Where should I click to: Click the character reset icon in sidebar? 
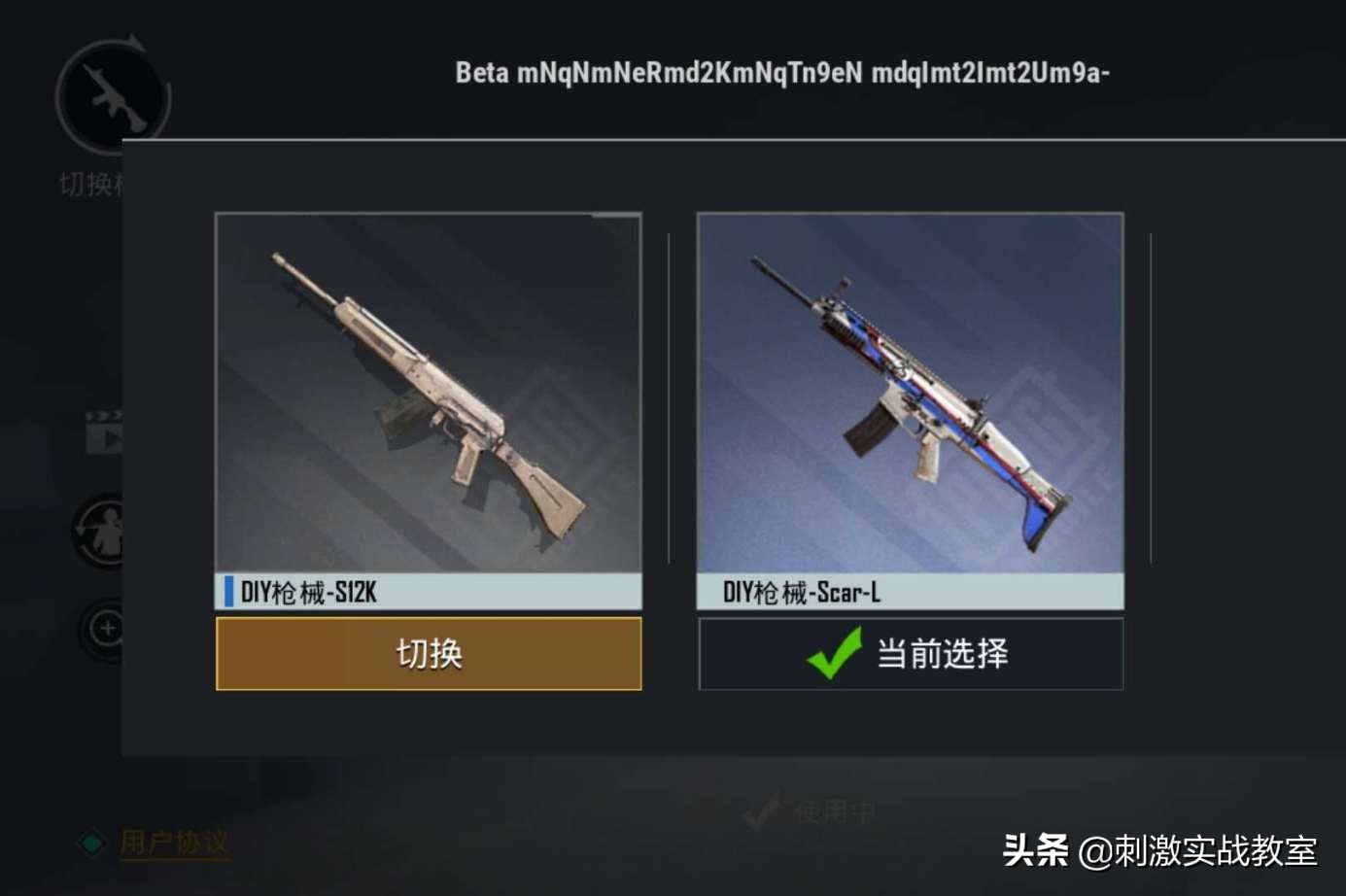point(100,533)
